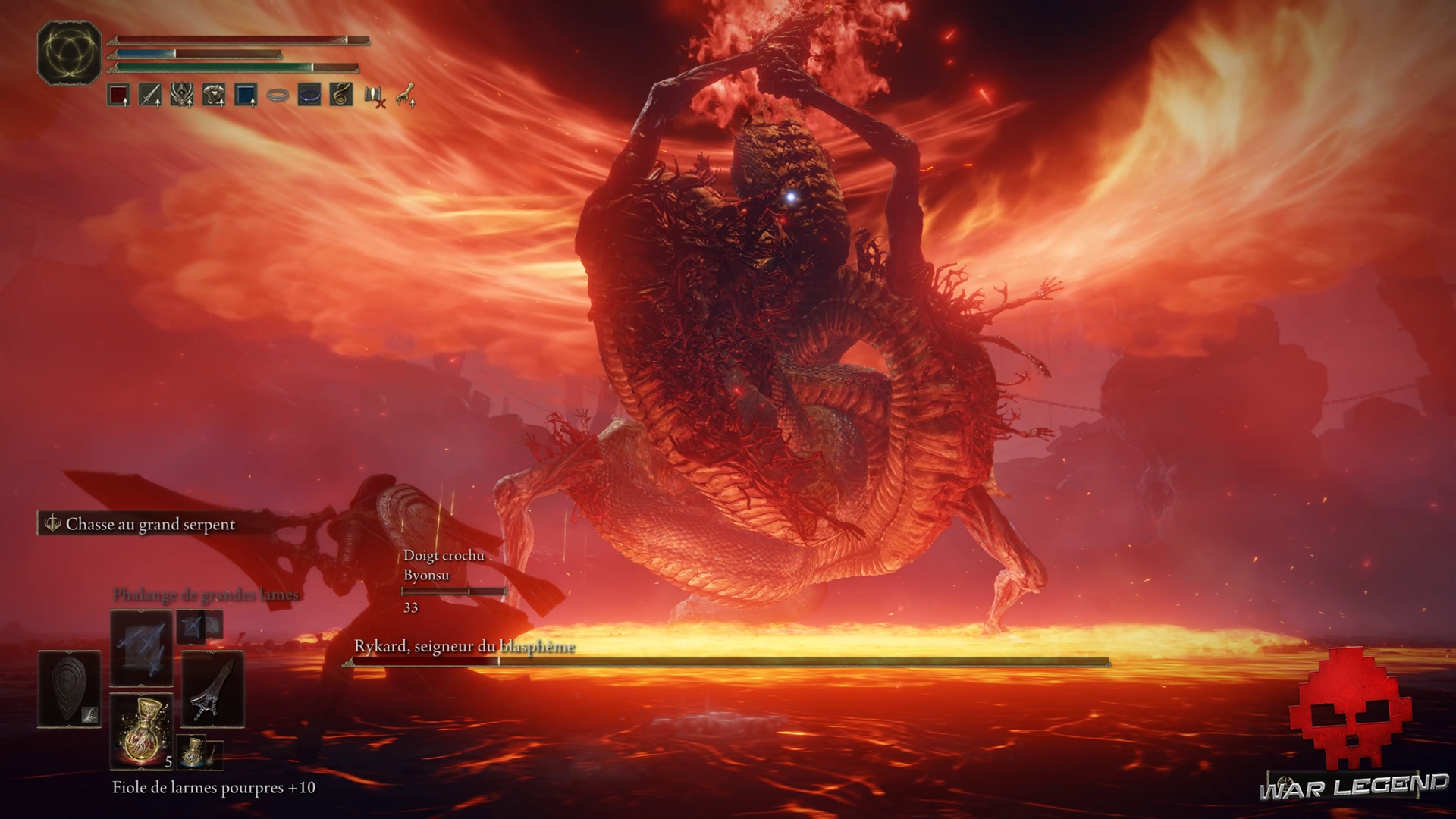Select the Phalange de grandes lames spell slot
1456x819 pixels.
(141, 648)
